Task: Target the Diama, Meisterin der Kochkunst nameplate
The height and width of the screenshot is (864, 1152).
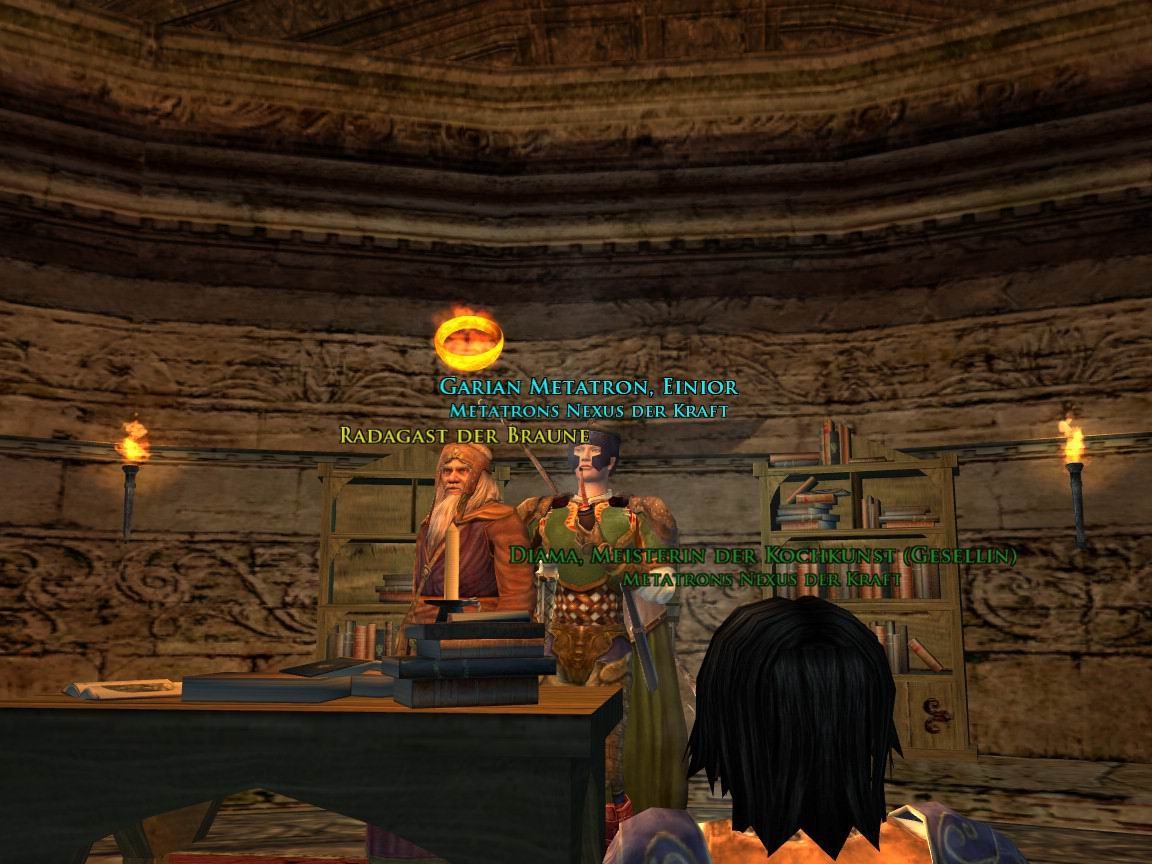Action: 762,555
